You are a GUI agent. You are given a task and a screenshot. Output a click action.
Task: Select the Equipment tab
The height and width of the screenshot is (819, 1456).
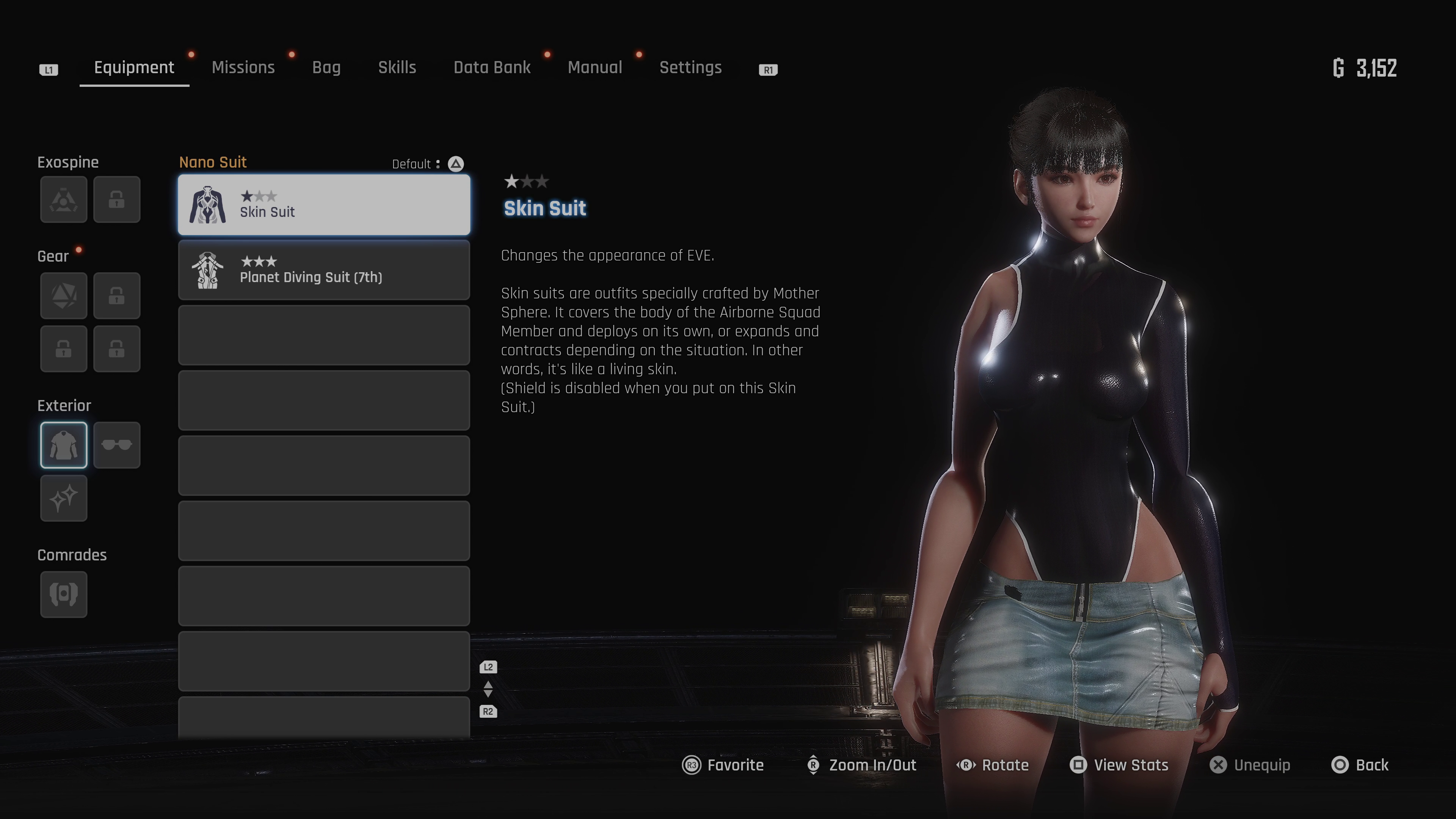click(134, 68)
